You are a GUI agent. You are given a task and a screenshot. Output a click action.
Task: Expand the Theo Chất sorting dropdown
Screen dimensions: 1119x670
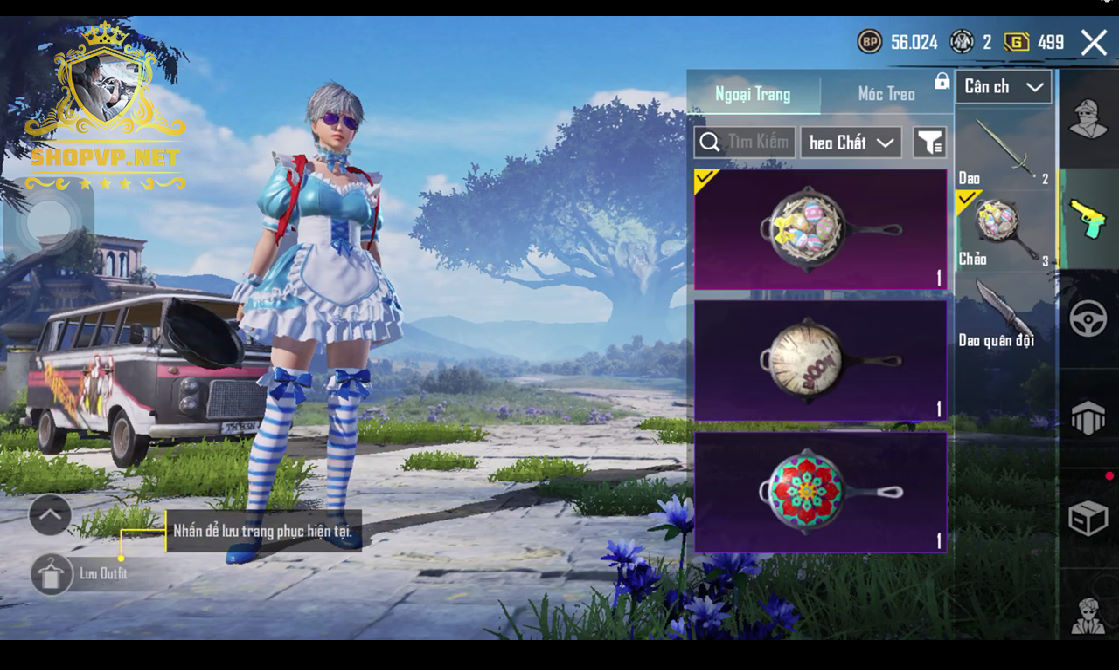pyautogui.click(x=850, y=143)
